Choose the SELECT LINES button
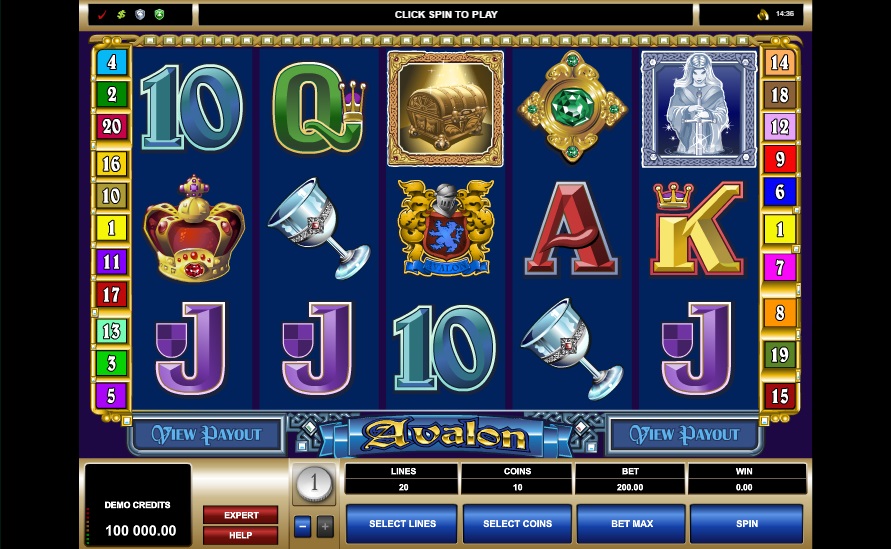The height and width of the screenshot is (549, 891). click(x=401, y=523)
